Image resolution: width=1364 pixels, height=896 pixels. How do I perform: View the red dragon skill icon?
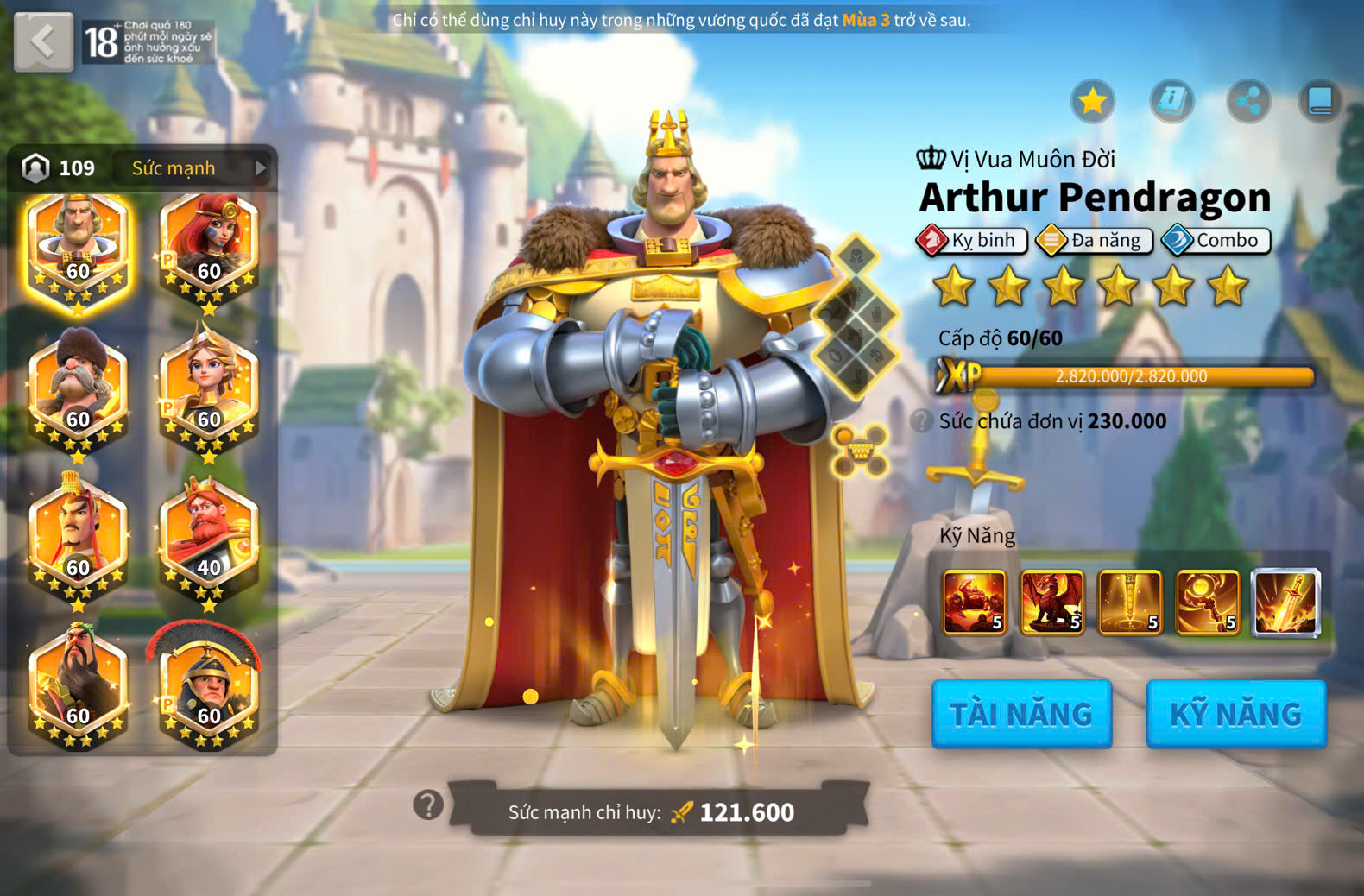tap(1052, 602)
